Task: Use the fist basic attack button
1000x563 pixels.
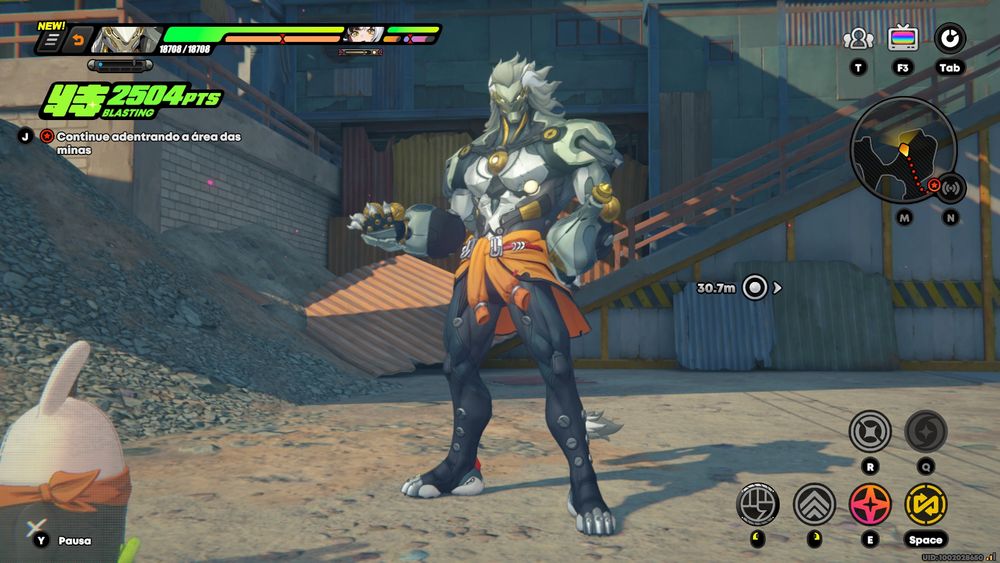Action: point(757,504)
